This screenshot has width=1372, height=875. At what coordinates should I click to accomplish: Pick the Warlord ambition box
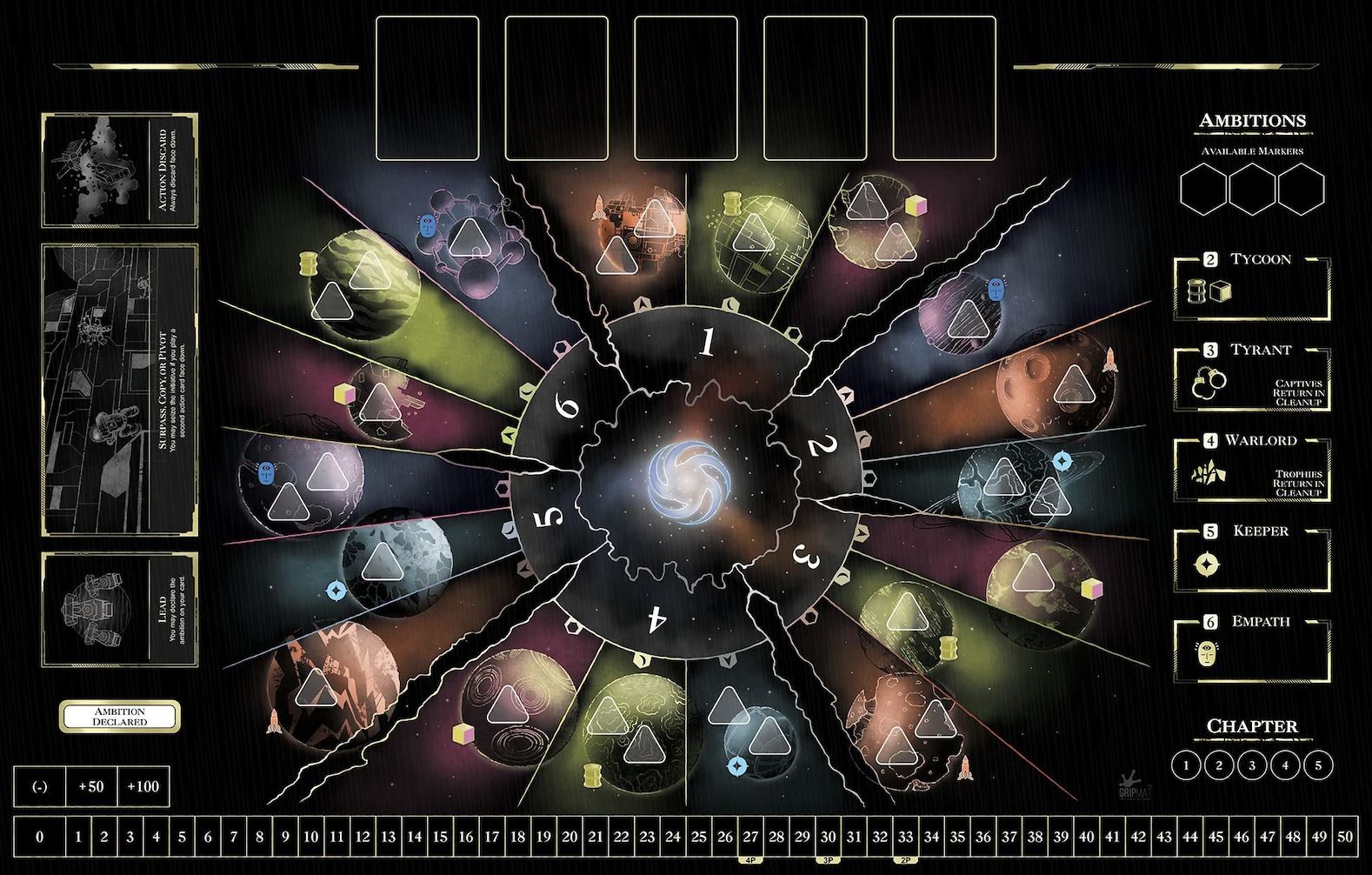(x=1252, y=469)
